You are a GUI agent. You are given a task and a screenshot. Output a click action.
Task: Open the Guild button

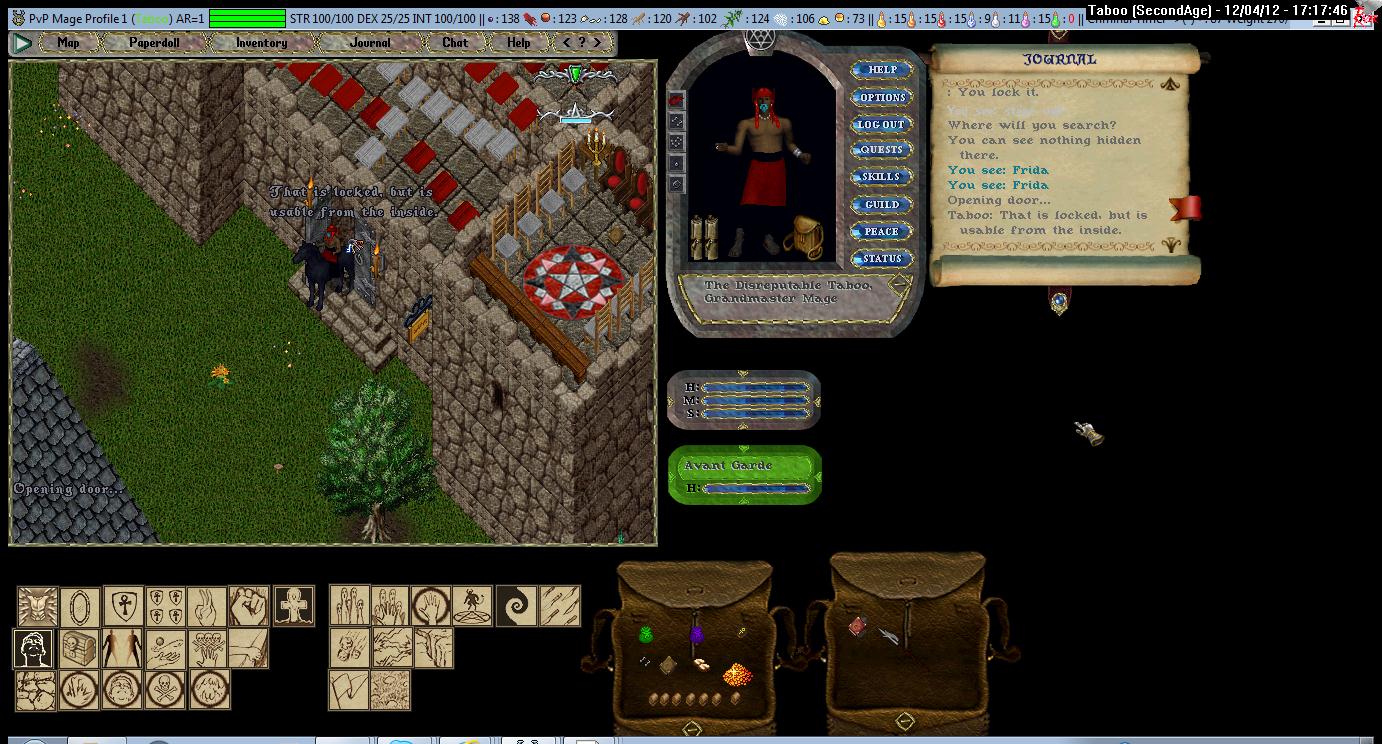(881, 204)
